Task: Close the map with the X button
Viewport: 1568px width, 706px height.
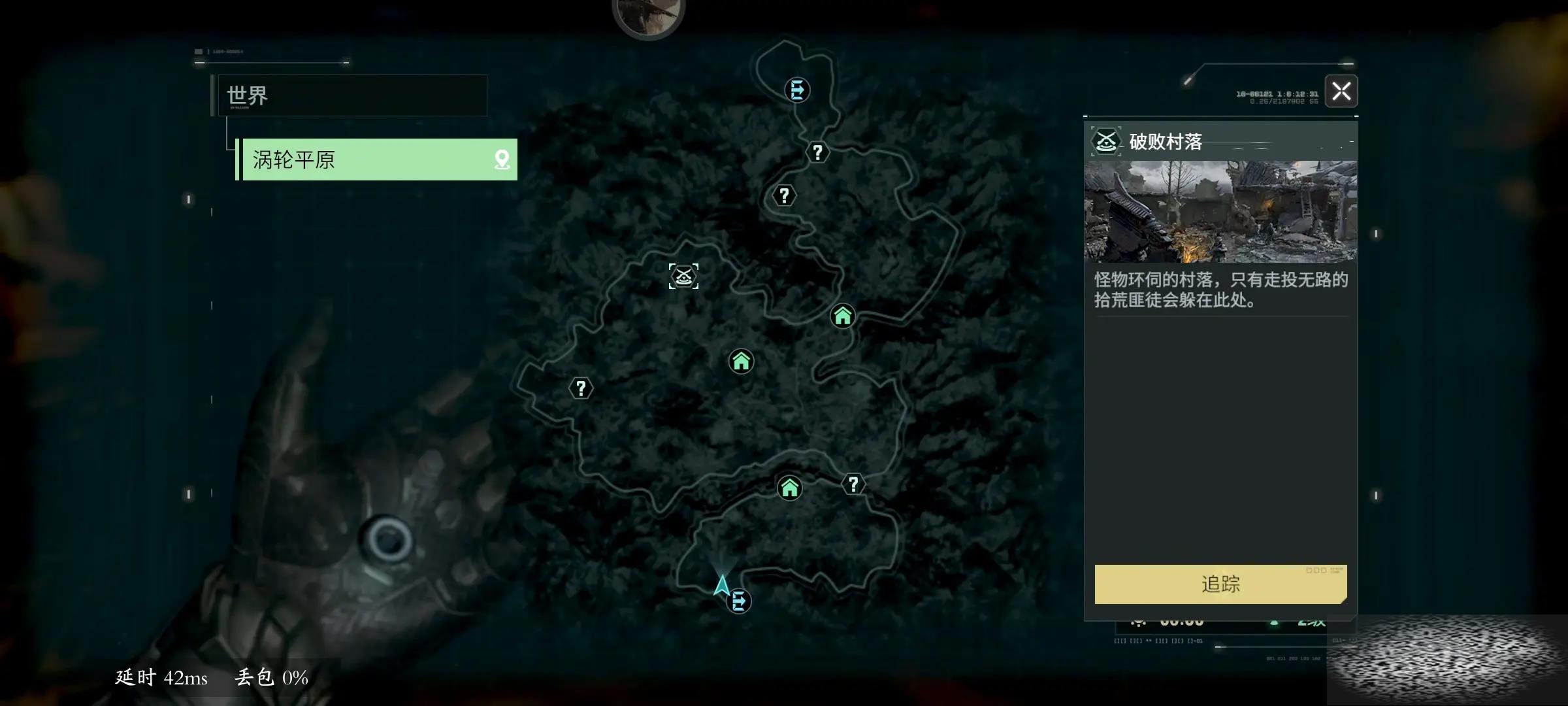Action: [1341, 91]
